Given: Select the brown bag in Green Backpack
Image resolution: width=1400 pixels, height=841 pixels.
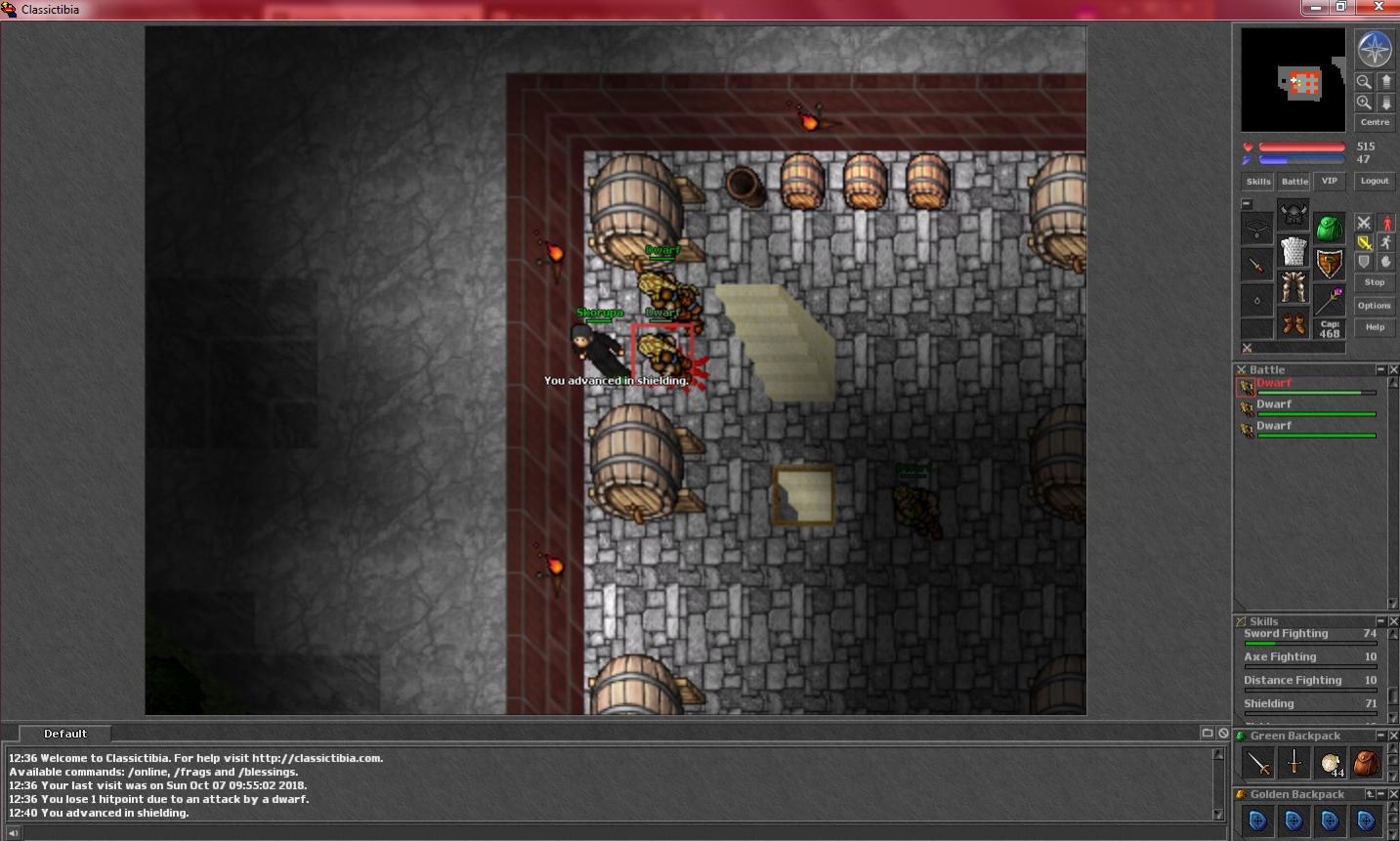Looking at the screenshot, I should (x=1366, y=763).
